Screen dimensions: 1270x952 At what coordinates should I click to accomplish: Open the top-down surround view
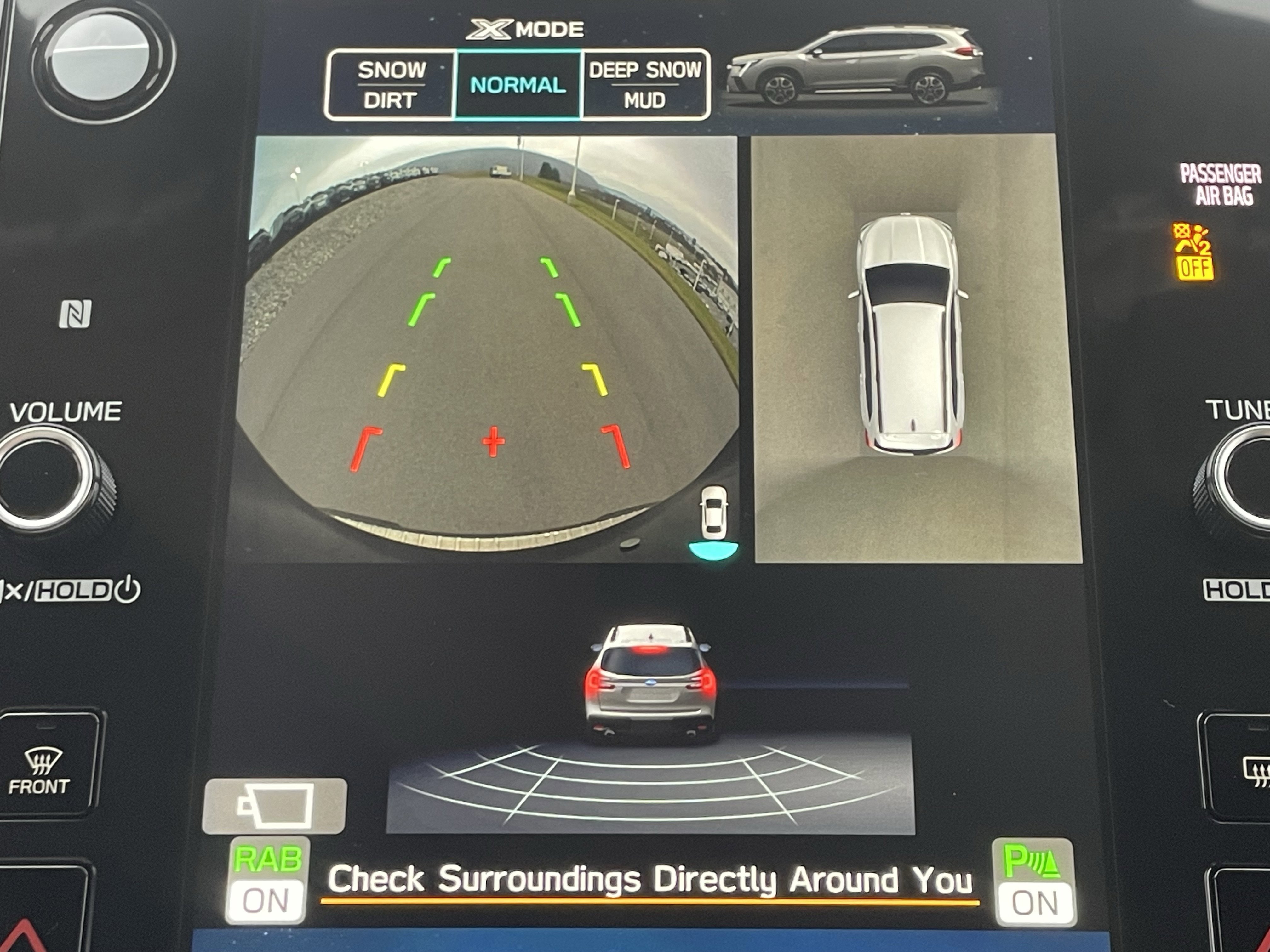pyautogui.click(x=916, y=348)
